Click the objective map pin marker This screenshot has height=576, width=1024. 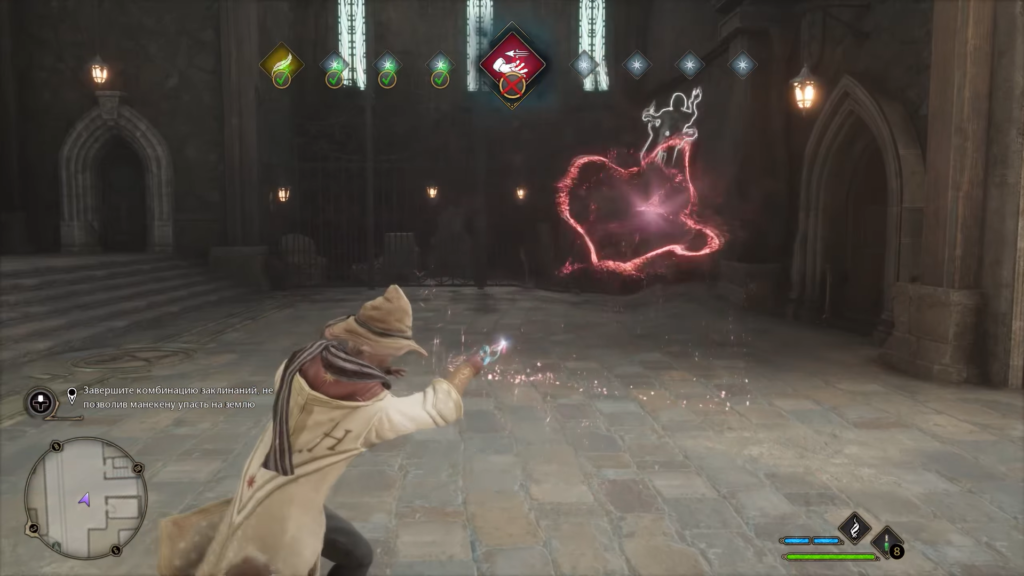(72, 393)
